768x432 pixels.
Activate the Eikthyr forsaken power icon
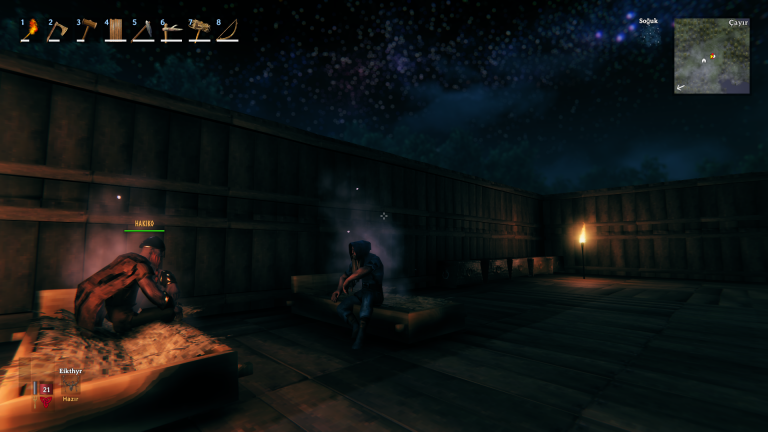(69, 386)
